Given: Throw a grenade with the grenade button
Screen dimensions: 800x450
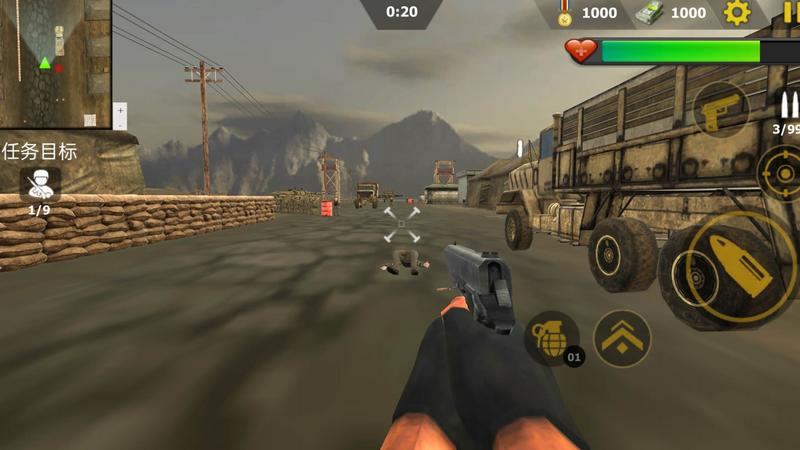Looking at the screenshot, I should (551, 337).
